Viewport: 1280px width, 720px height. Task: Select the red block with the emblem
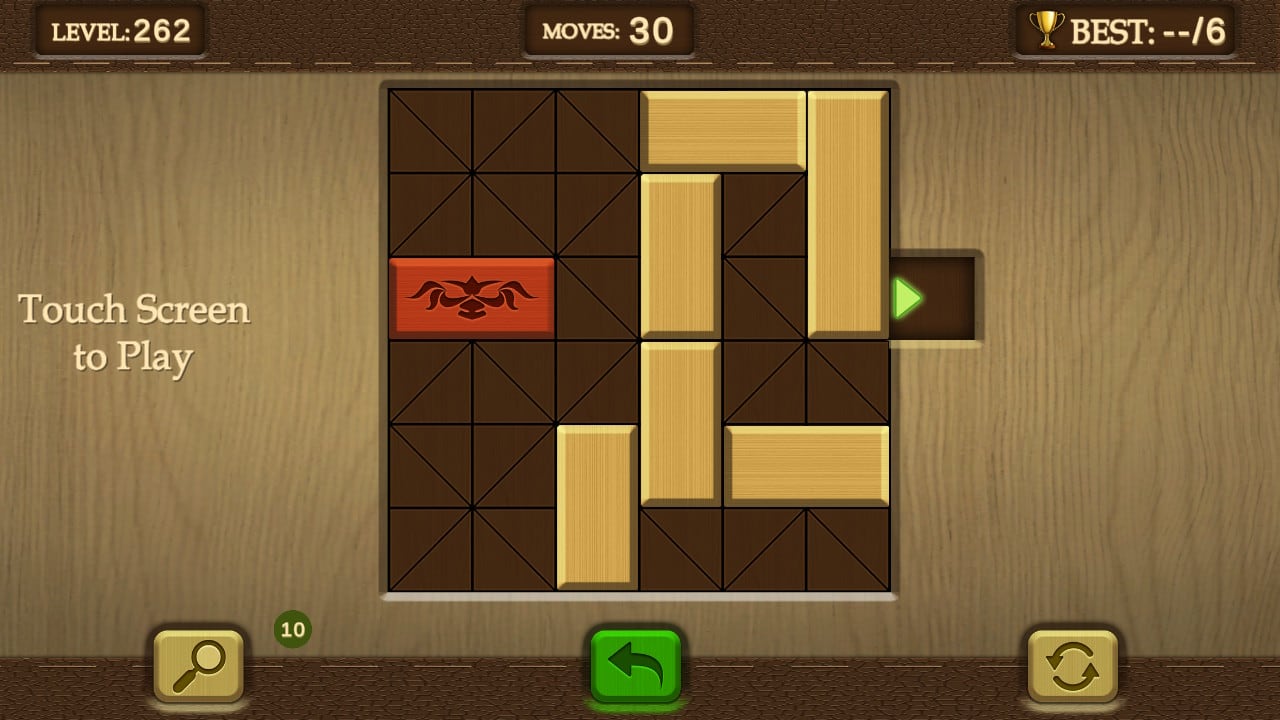(x=472, y=297)
